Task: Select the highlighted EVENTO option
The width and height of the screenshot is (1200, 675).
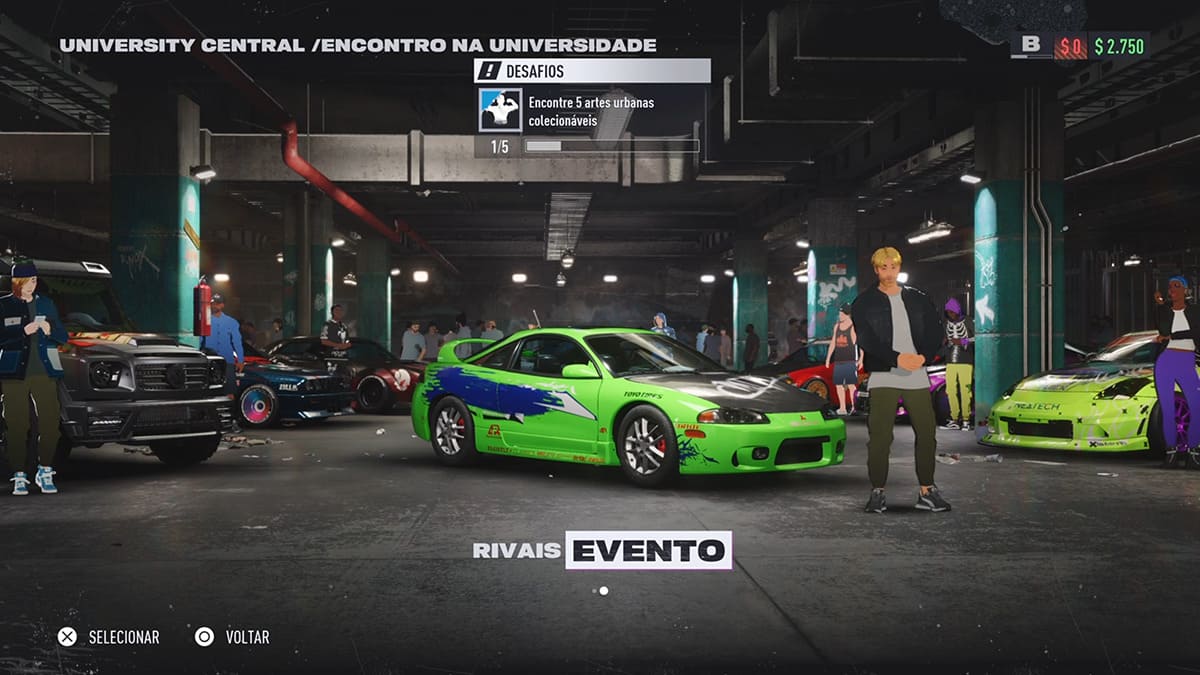Action: click(x=648, y=550)
